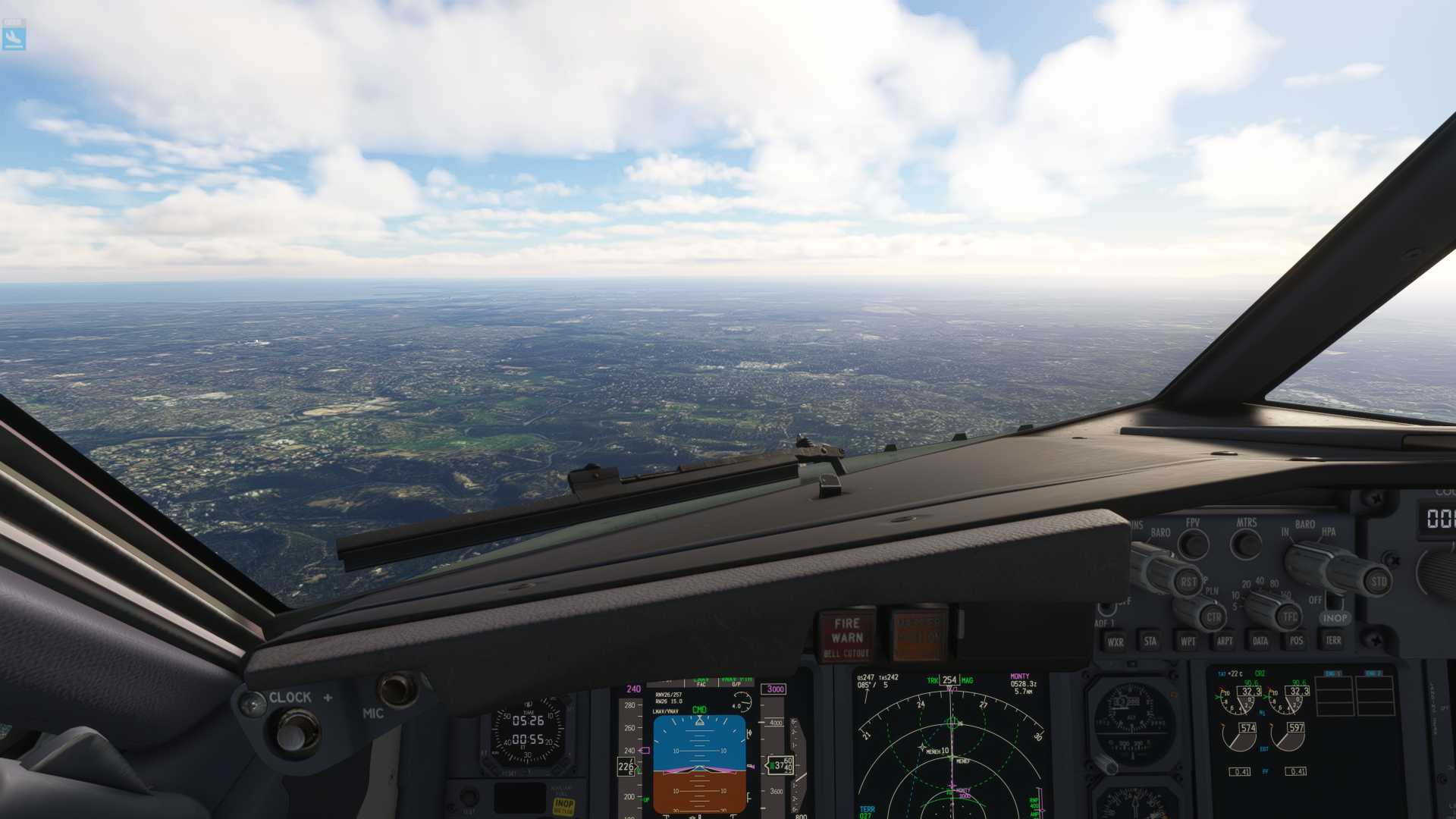Click the CTR map center button
Image resolution: width=1456 pixels, height=819 pixels.
tap(1213, 617)
